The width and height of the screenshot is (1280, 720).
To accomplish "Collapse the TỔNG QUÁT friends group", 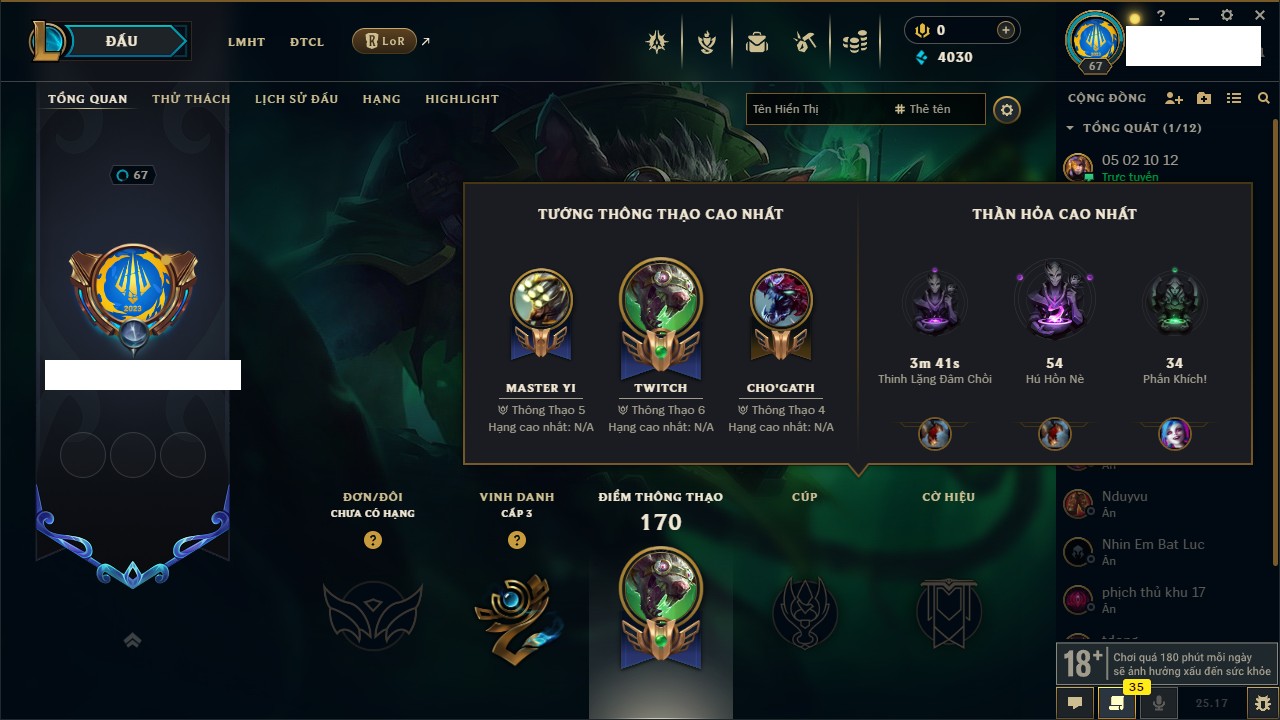I will coord(1070,128).
